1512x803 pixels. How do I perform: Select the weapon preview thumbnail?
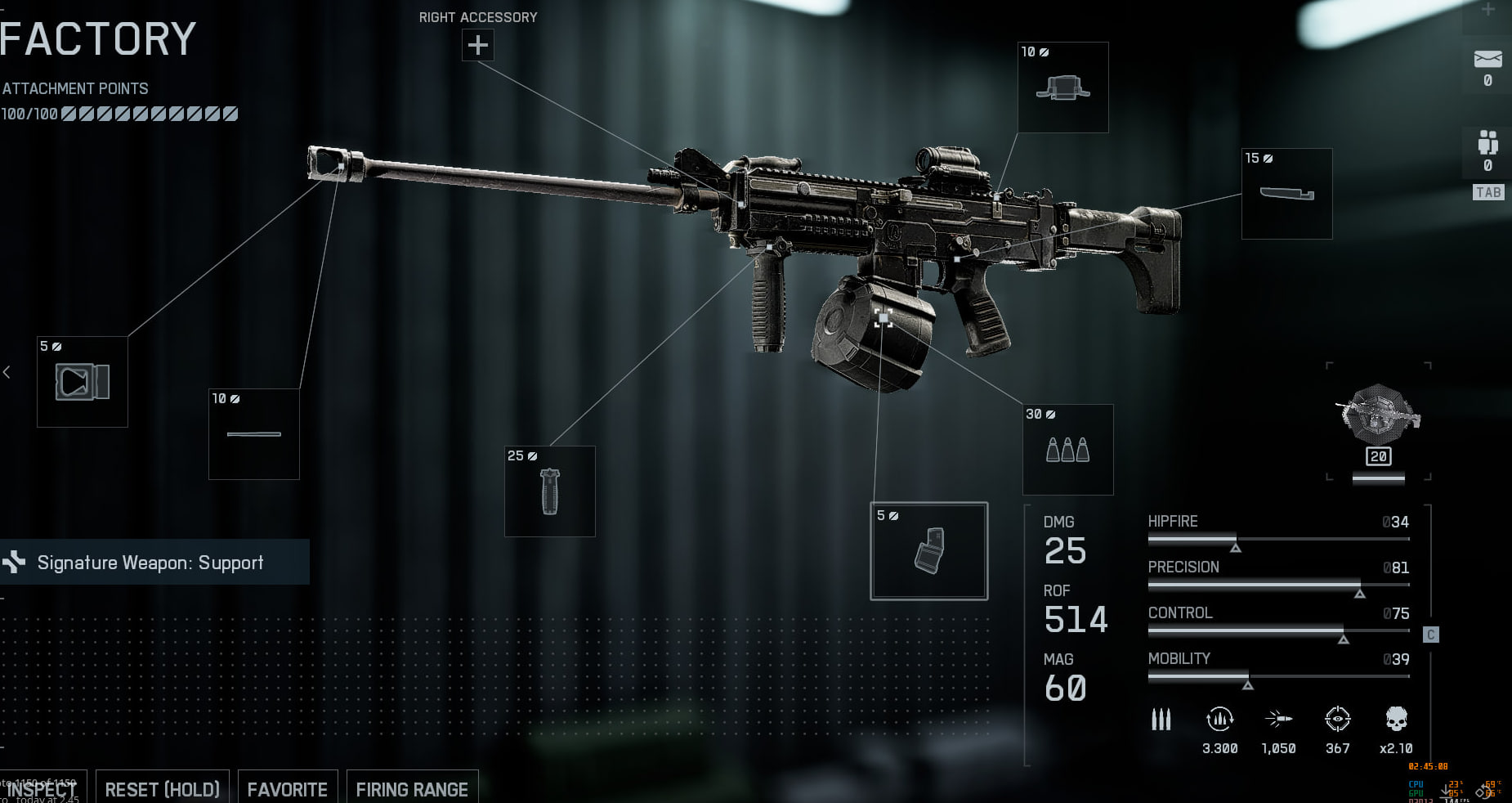1378,417
